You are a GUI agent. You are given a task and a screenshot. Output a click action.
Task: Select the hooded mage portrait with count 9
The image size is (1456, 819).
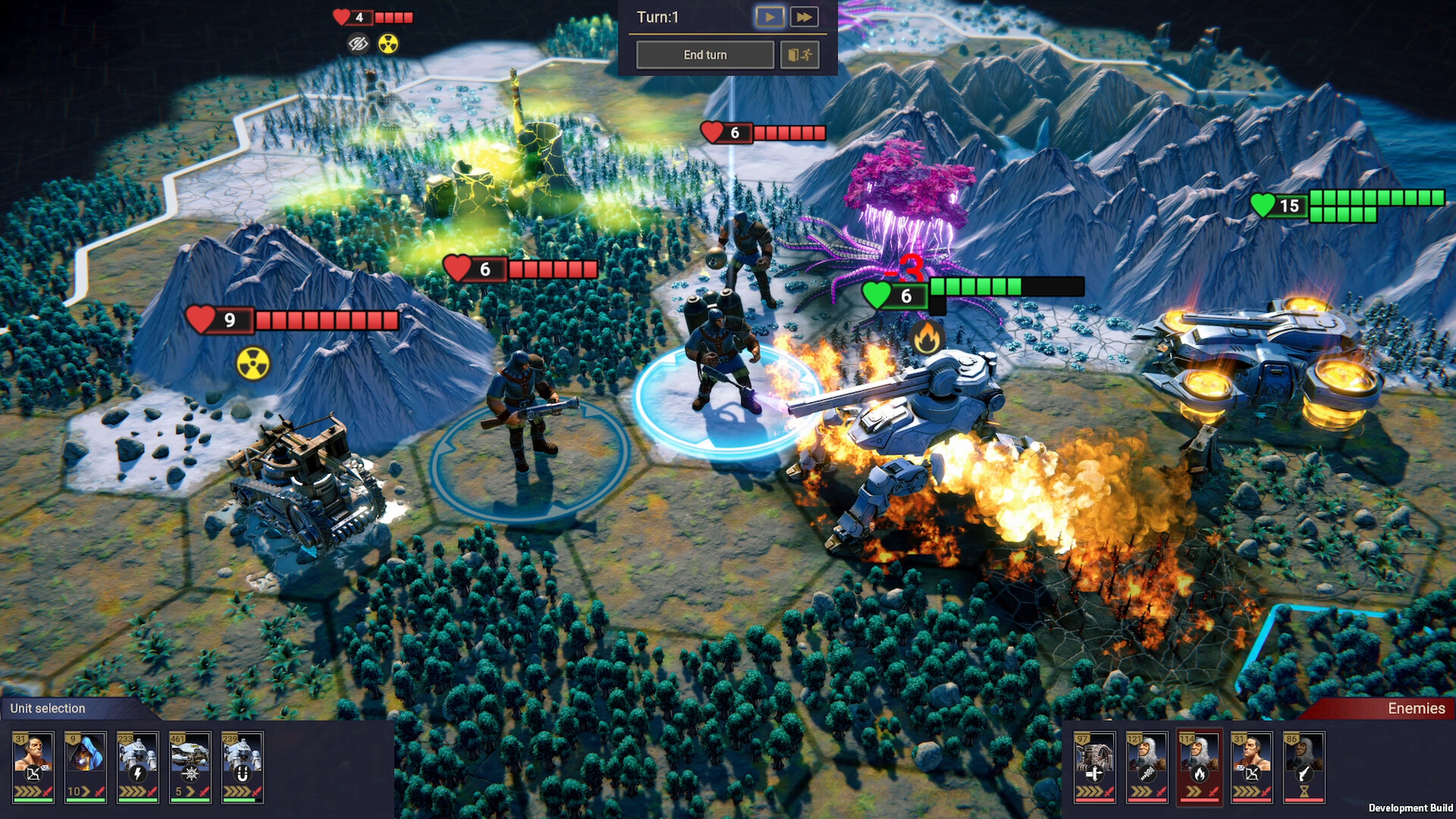84,754
